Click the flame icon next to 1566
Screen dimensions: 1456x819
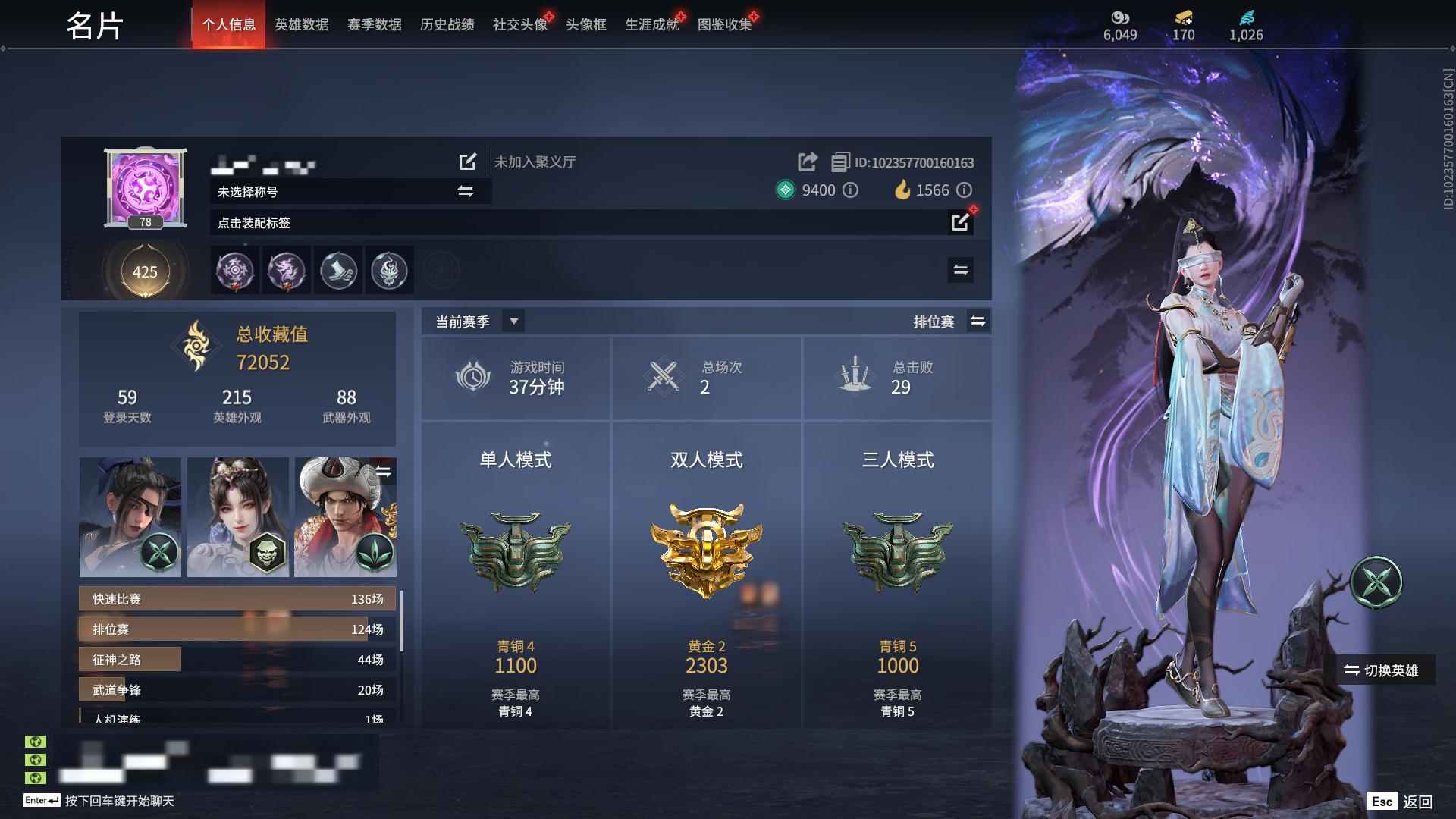point(902,190)
